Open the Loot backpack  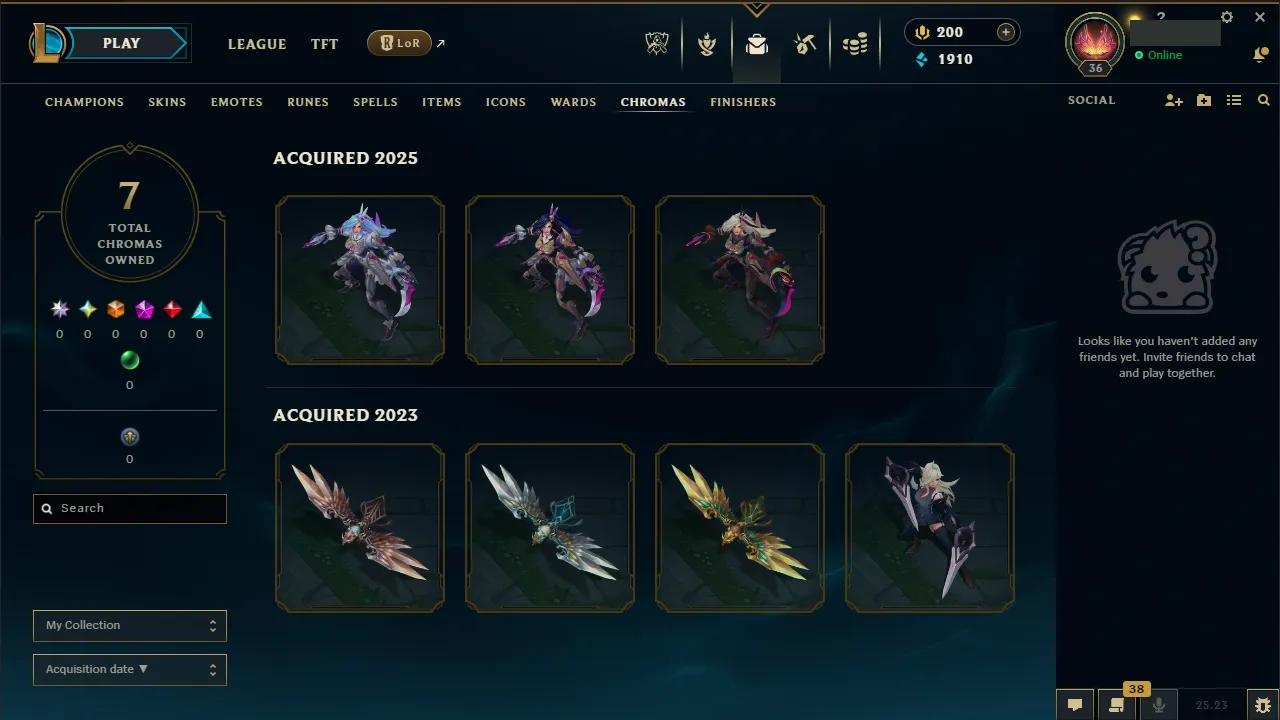[x=757, y=45]
